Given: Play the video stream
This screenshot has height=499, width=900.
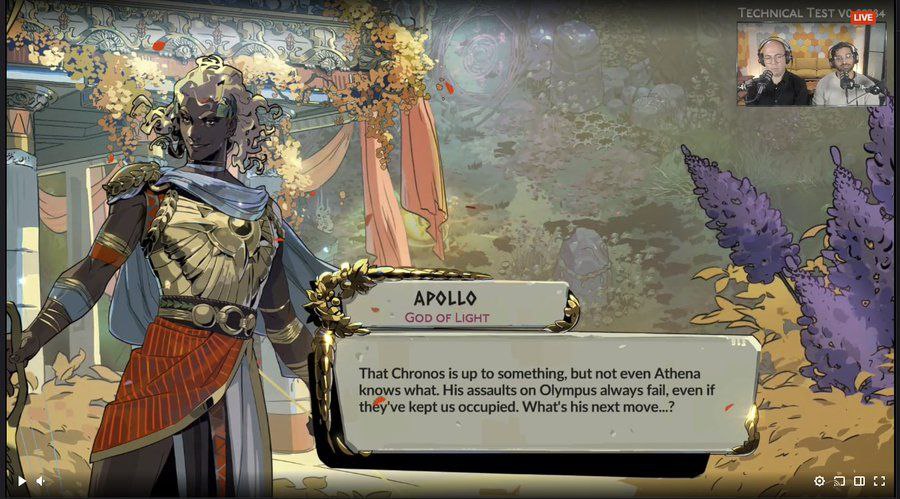Looking at the screenshot, I should point(22,481).
